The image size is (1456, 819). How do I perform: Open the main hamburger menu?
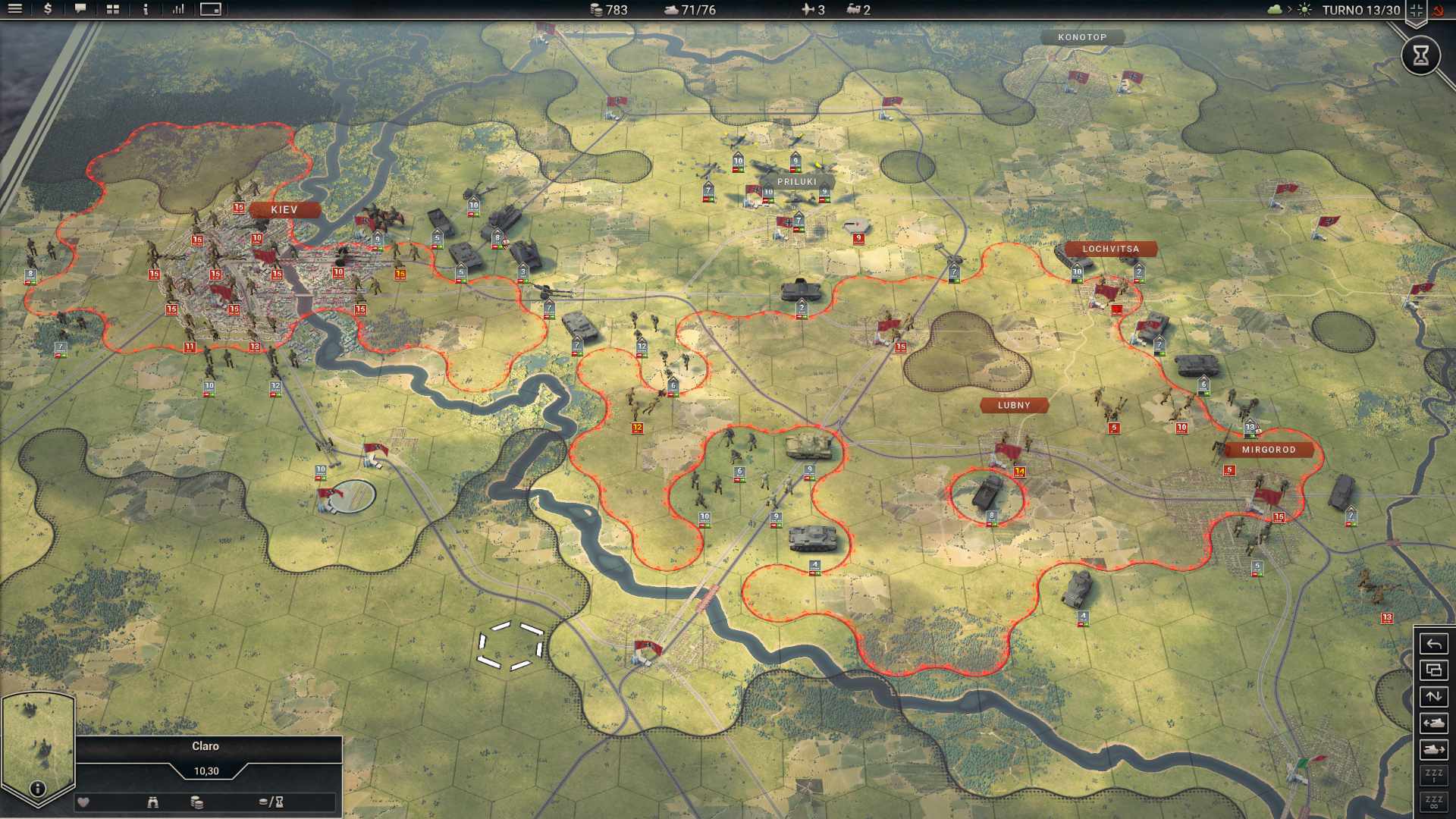click(x=15, y=10)
